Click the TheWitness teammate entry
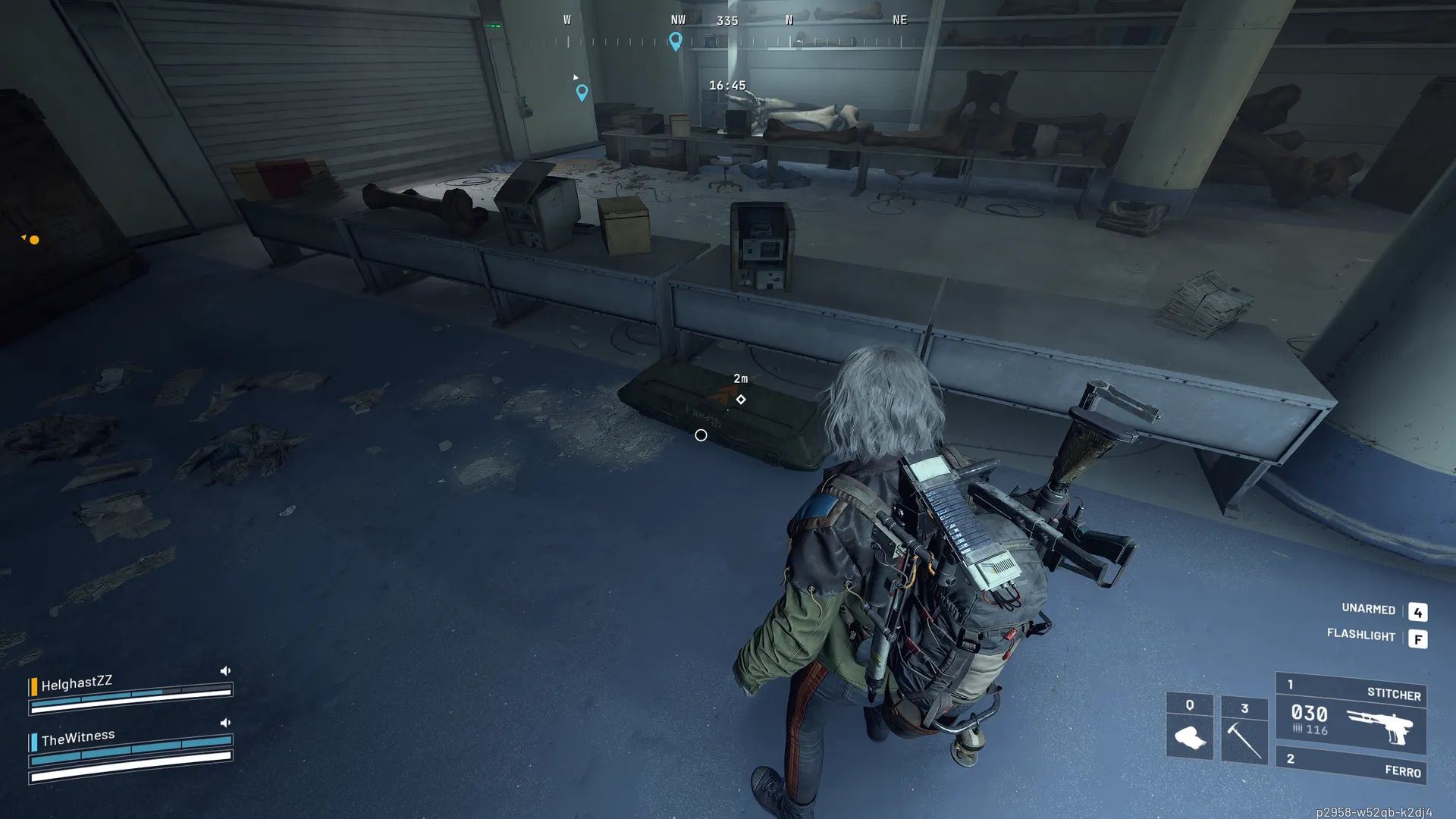This screenshot has height=819, width=1456. point(78,737)
